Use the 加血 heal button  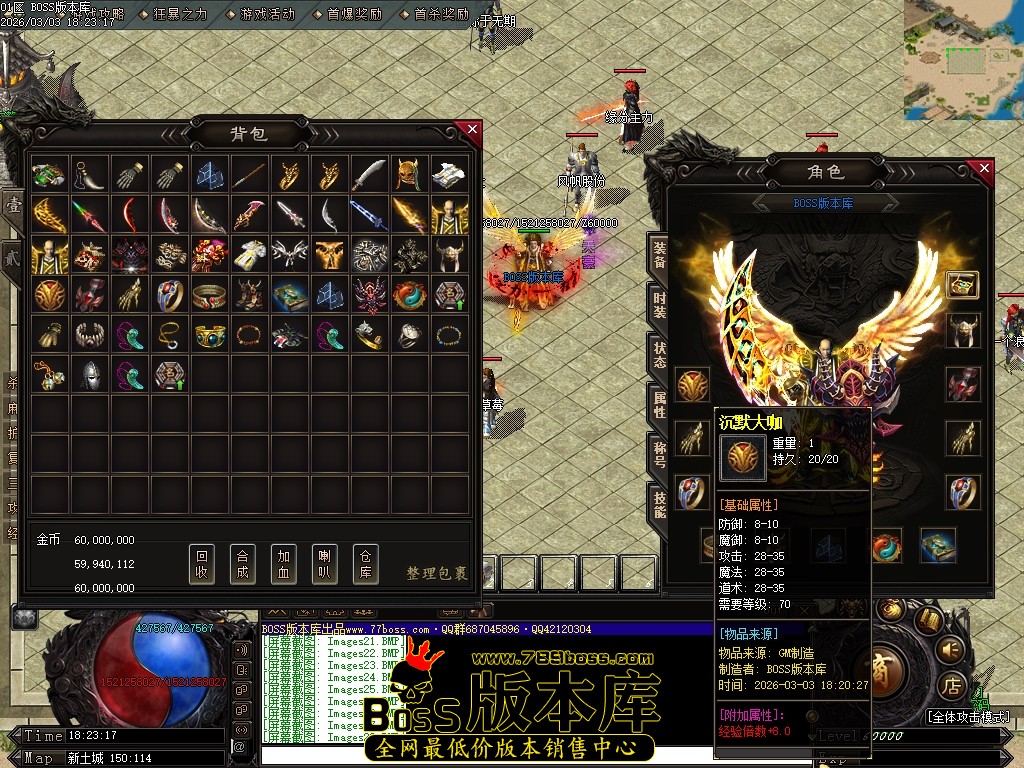[284, 565]
